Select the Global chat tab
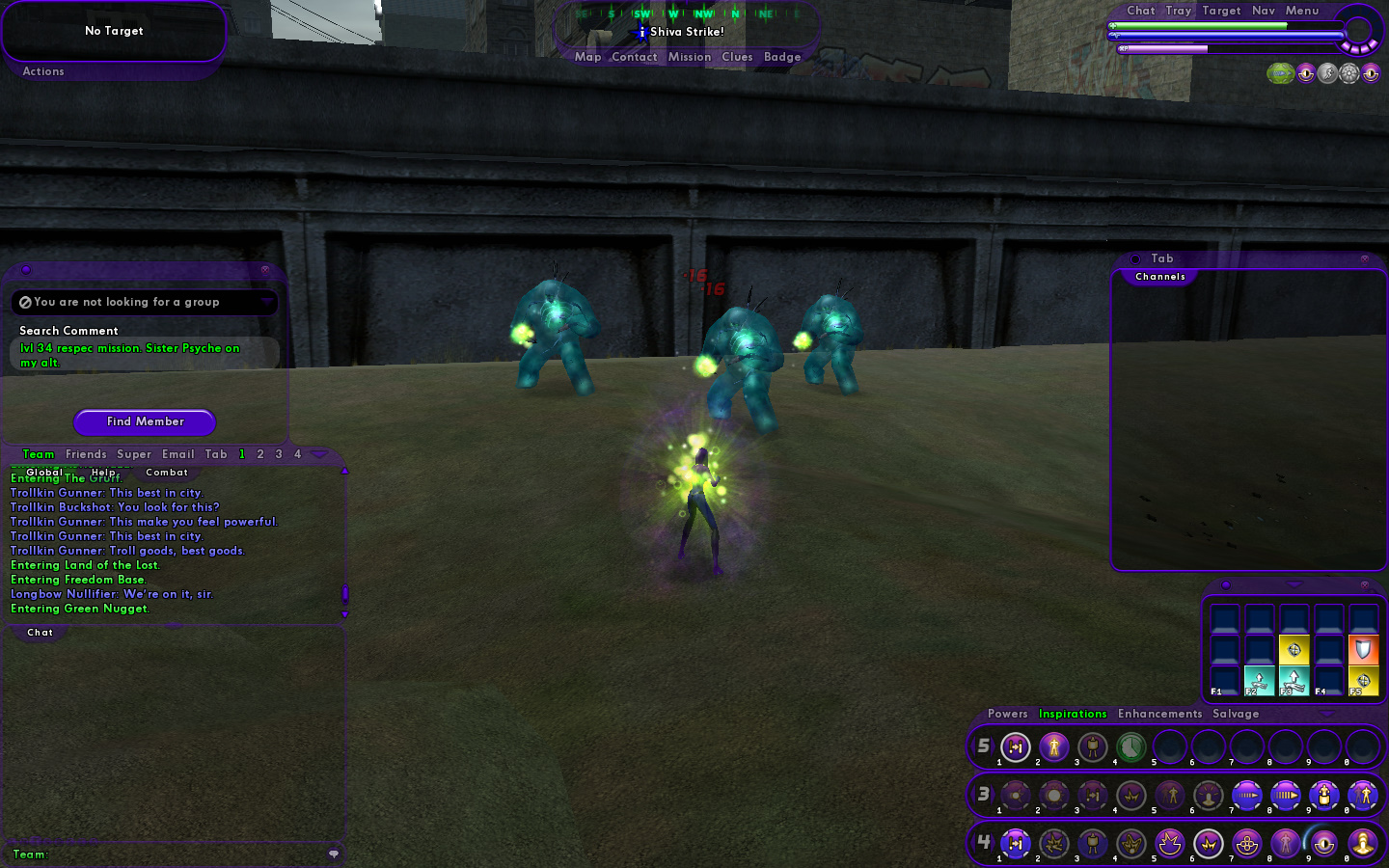1389x868 pixels. coord(44,473)
